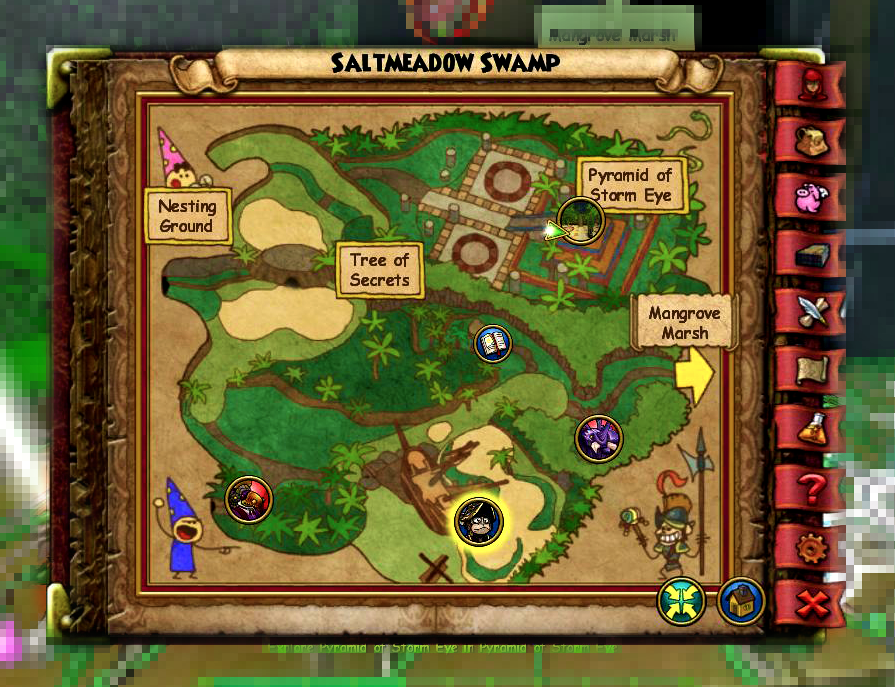Viewport: 895px width, 687px height.
Task: Click the Mangrove Marsh exit sign
Action: coord(686,322)
